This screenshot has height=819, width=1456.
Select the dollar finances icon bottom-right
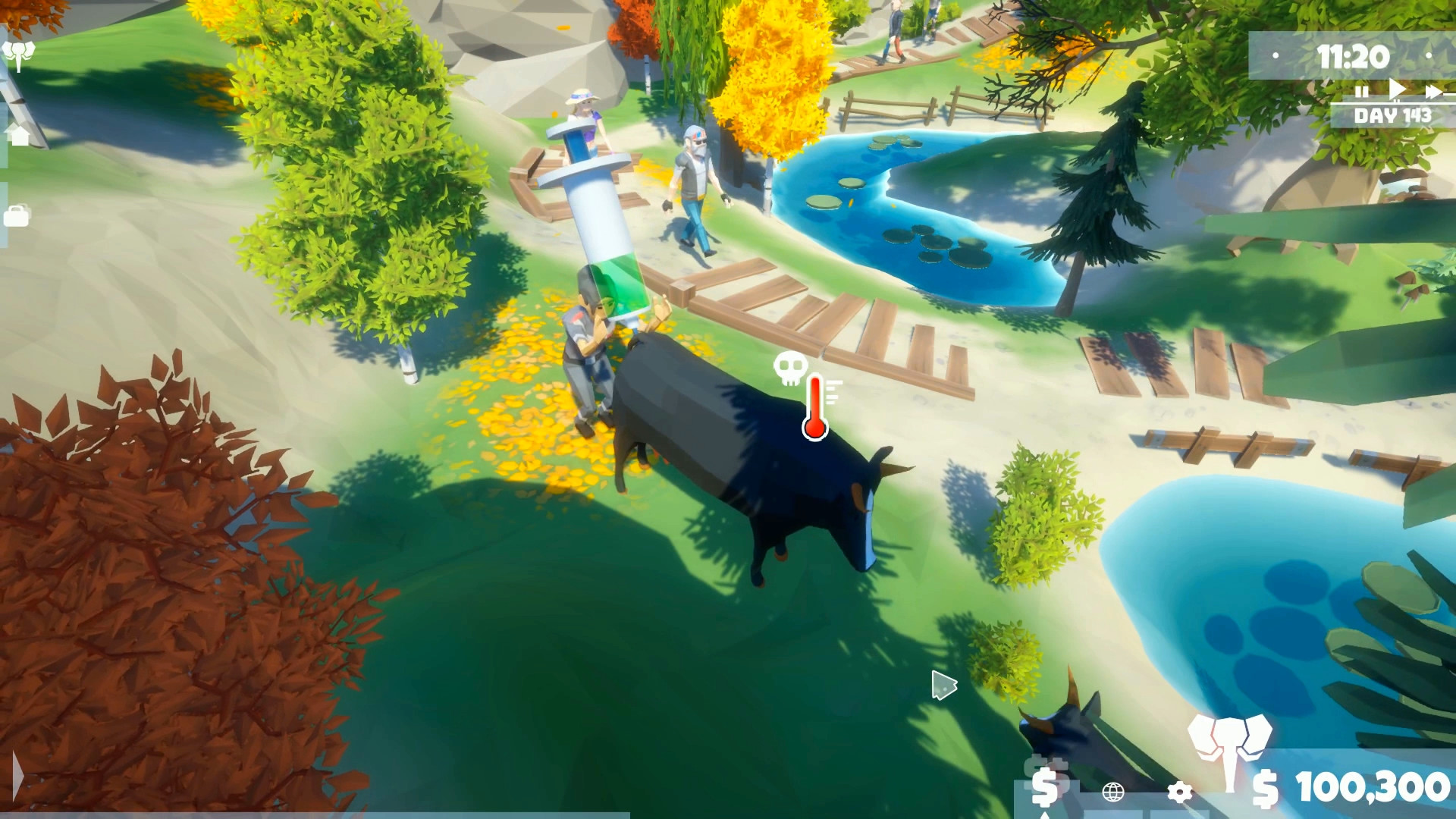1044,789
